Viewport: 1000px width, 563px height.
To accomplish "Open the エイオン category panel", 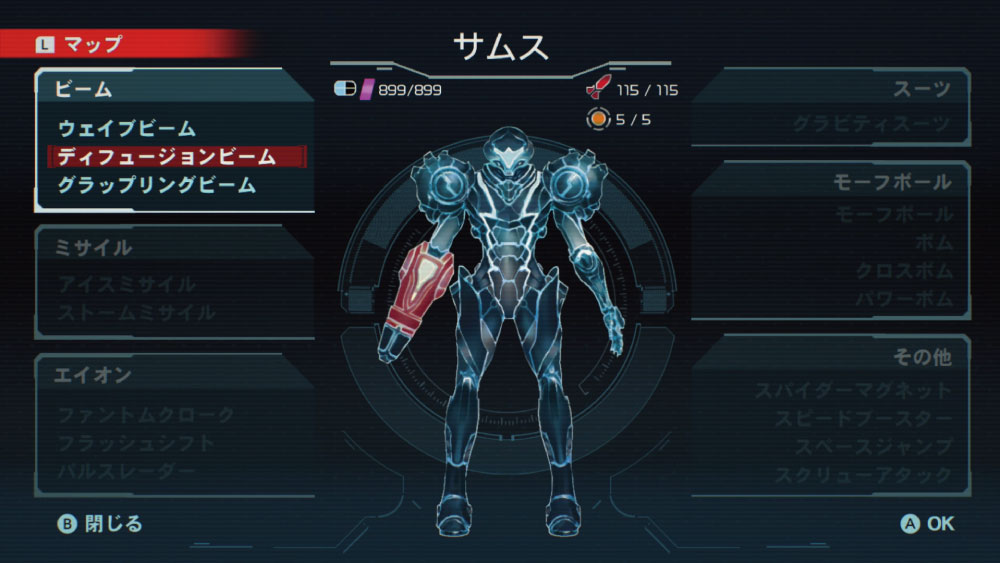I will tap(95, 375).
